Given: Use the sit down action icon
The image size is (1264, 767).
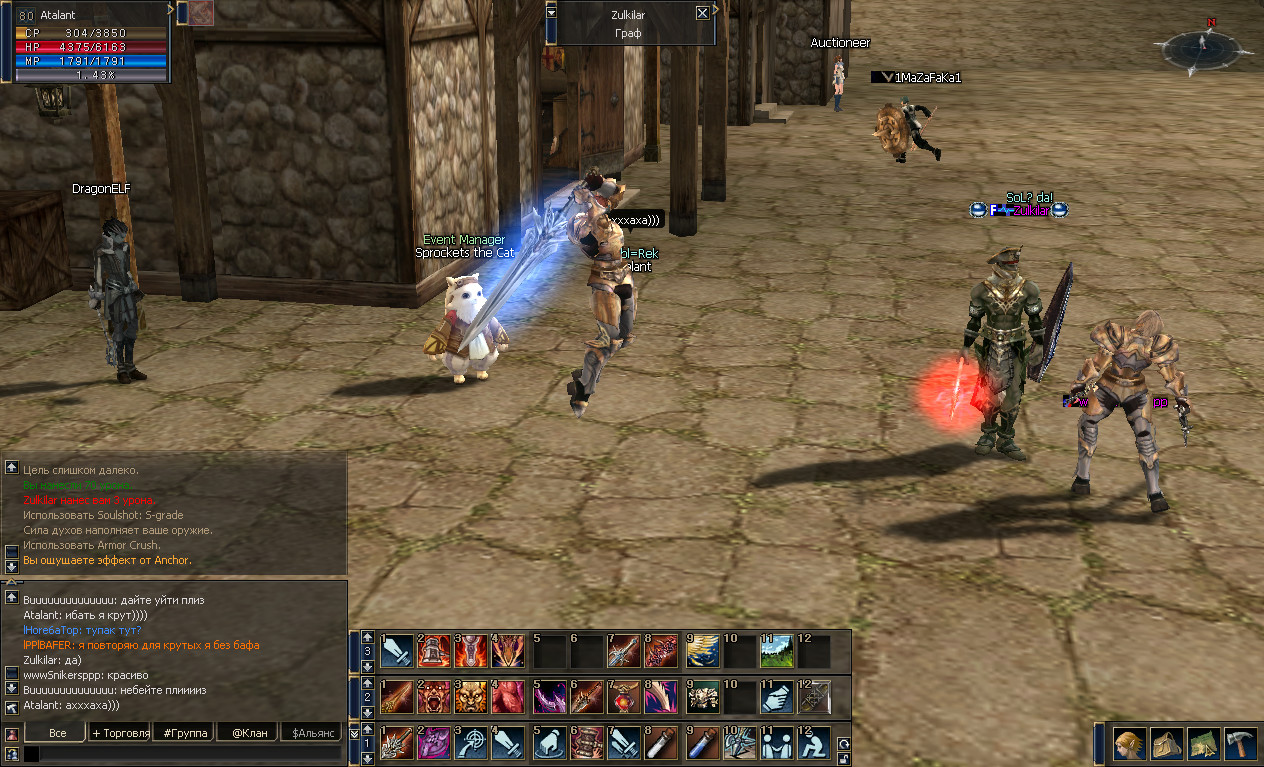Looking at the screenshot, I should point(815,744).
